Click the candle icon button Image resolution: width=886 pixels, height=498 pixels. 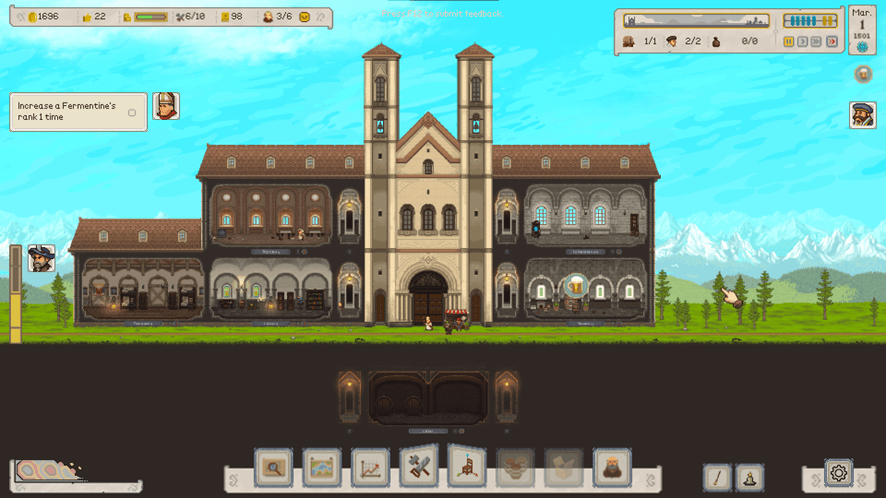click(749, 478)
